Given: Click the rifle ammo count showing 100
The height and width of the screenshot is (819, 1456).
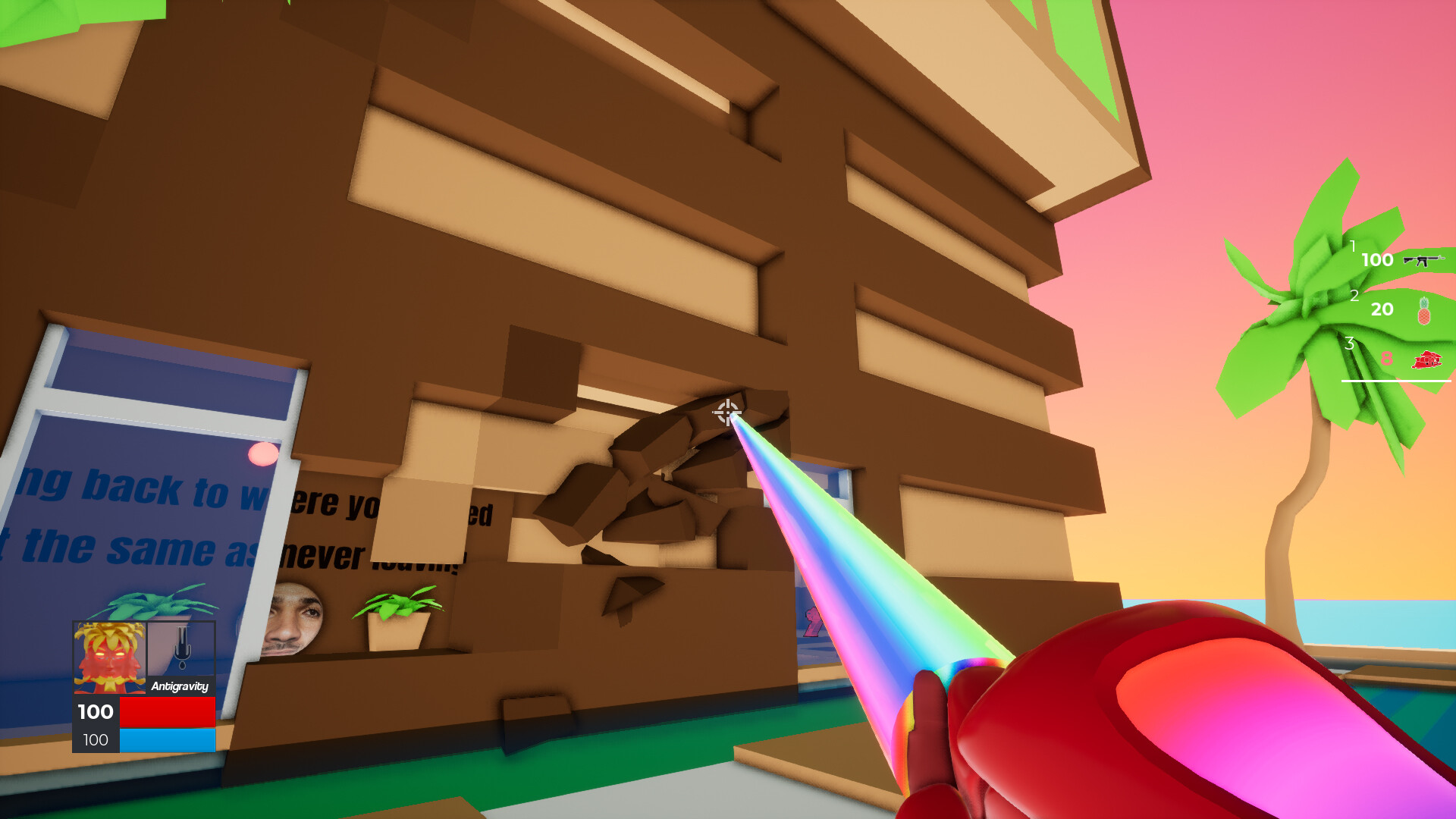Looking at the screenshot, I should click(x=1378, y=260).
